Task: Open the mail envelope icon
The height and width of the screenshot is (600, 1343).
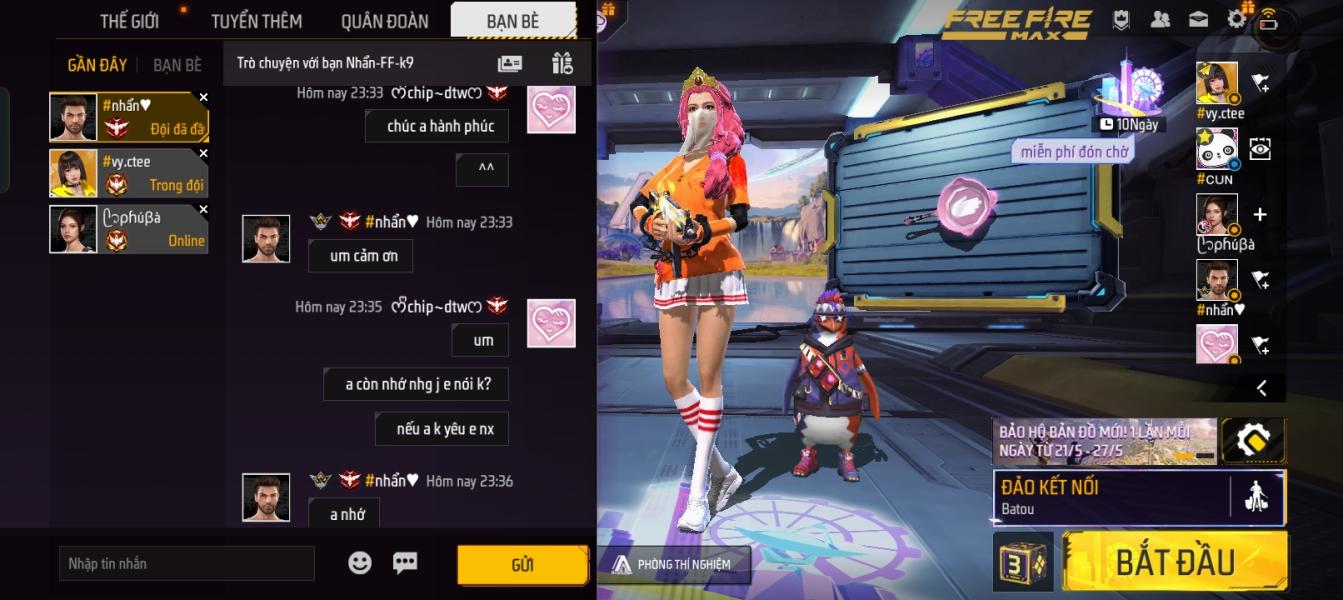Action: (x=1198, y=19)
